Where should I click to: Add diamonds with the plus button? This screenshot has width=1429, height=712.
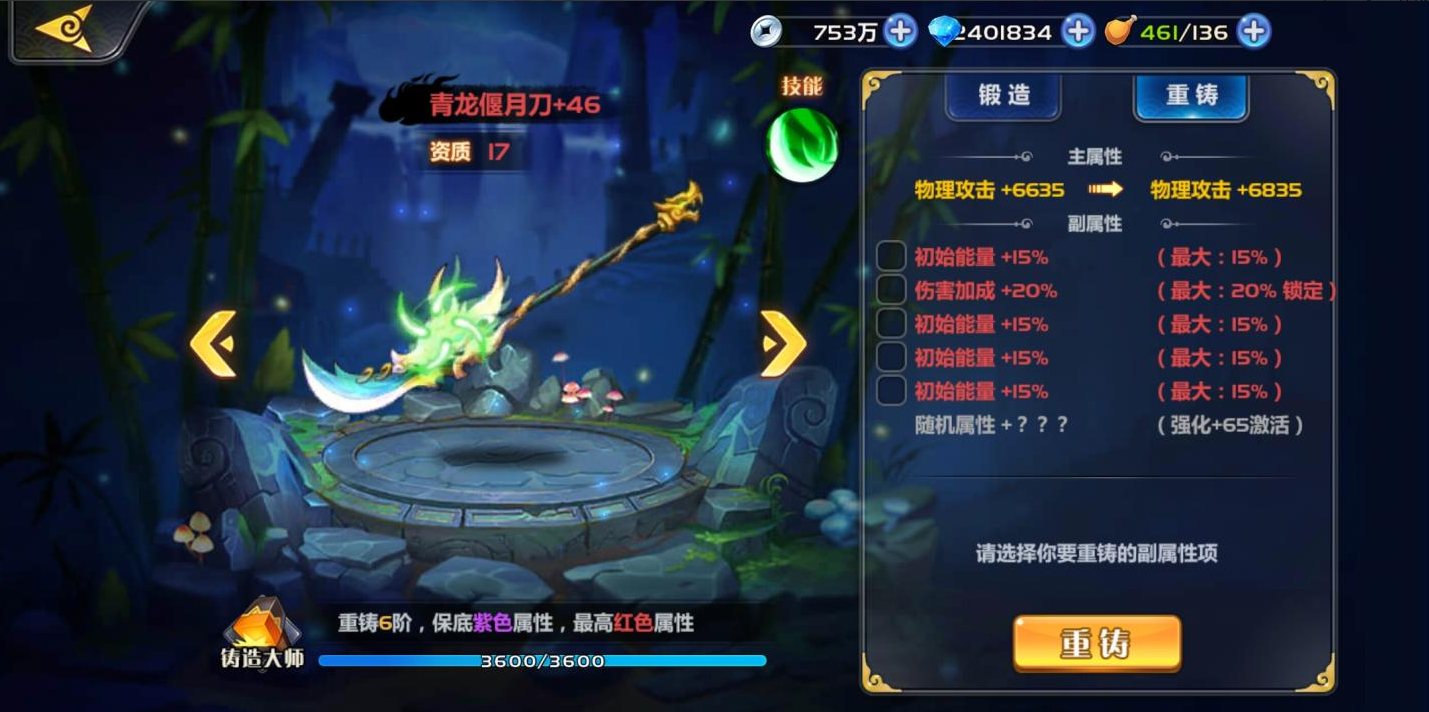click(1078, 31)
